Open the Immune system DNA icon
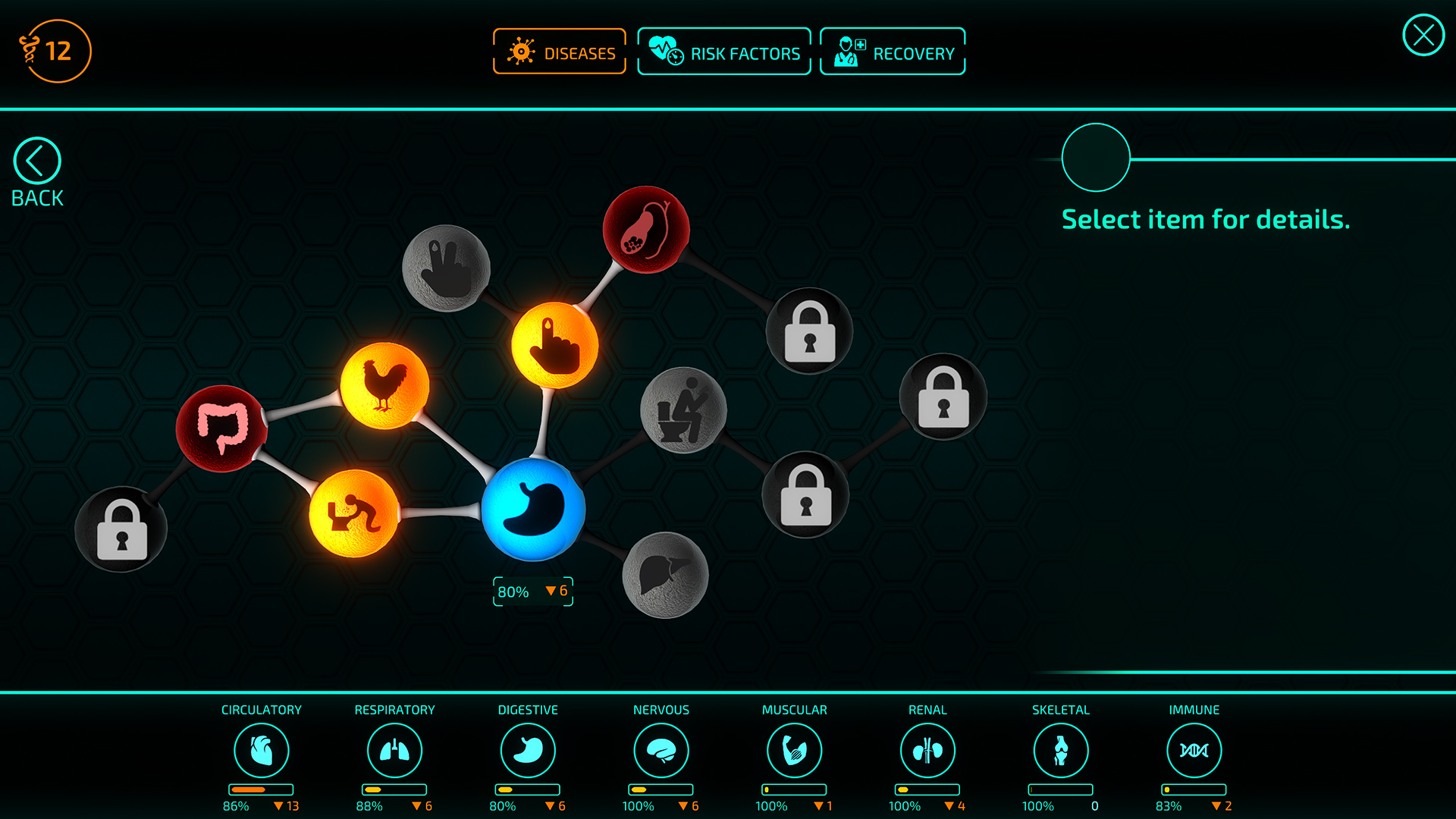 [x=1194, y=749]
